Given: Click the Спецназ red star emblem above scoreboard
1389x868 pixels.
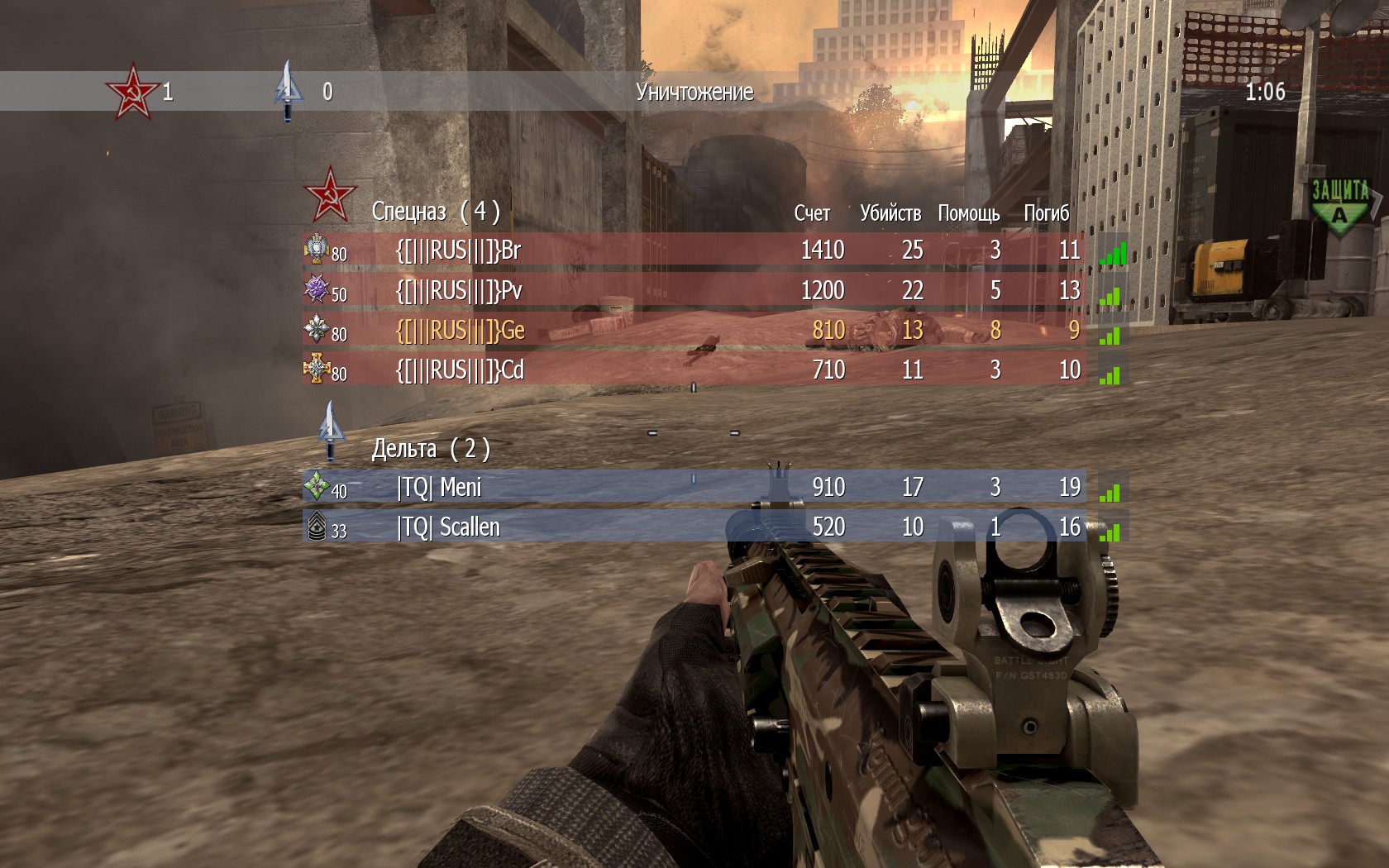Looking at the screenshot, I should pos(330,195).
